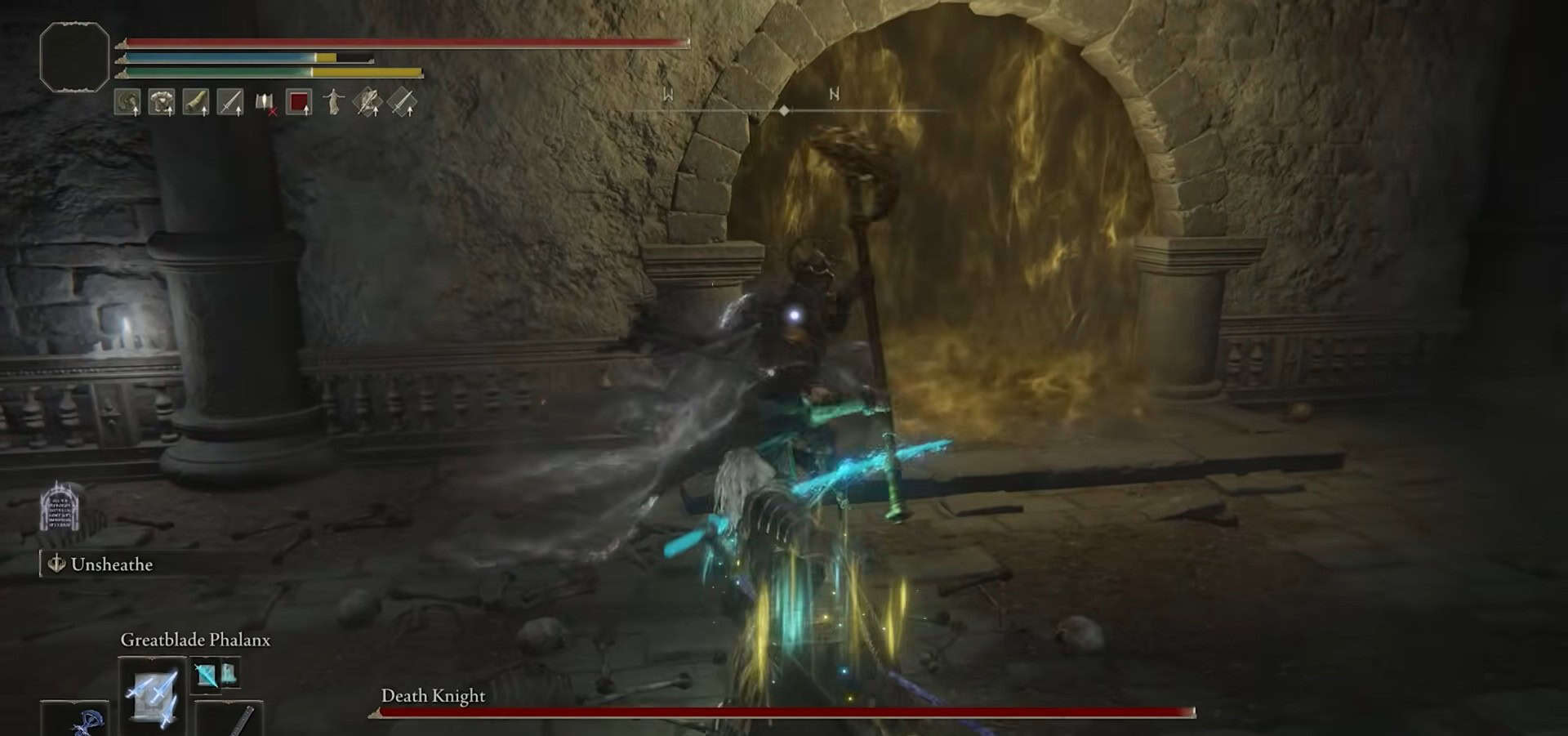
Task: Click the Greatblade Phalanx text label
Action: click(196, 641)
